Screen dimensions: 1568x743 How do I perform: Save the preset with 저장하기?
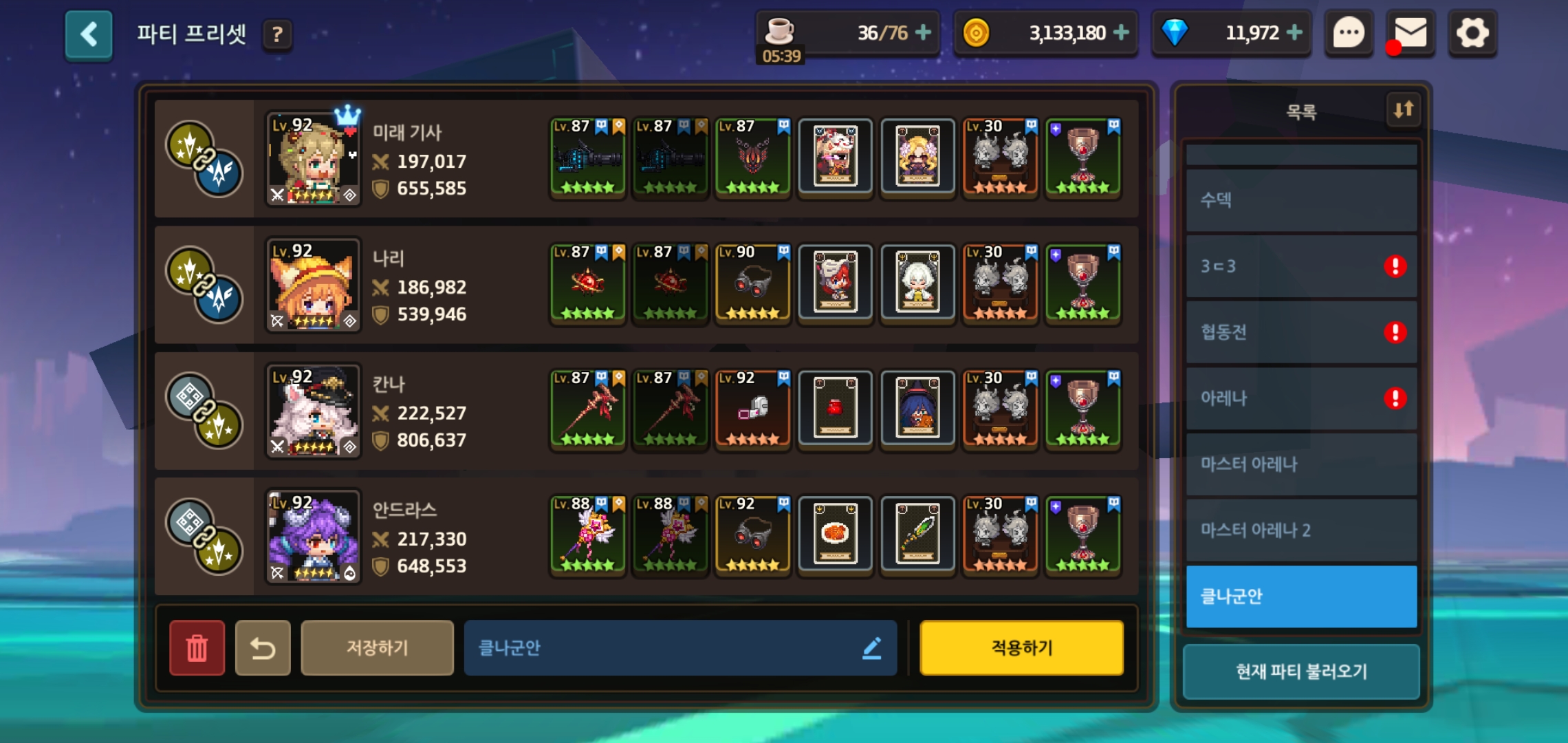[377, 647]
